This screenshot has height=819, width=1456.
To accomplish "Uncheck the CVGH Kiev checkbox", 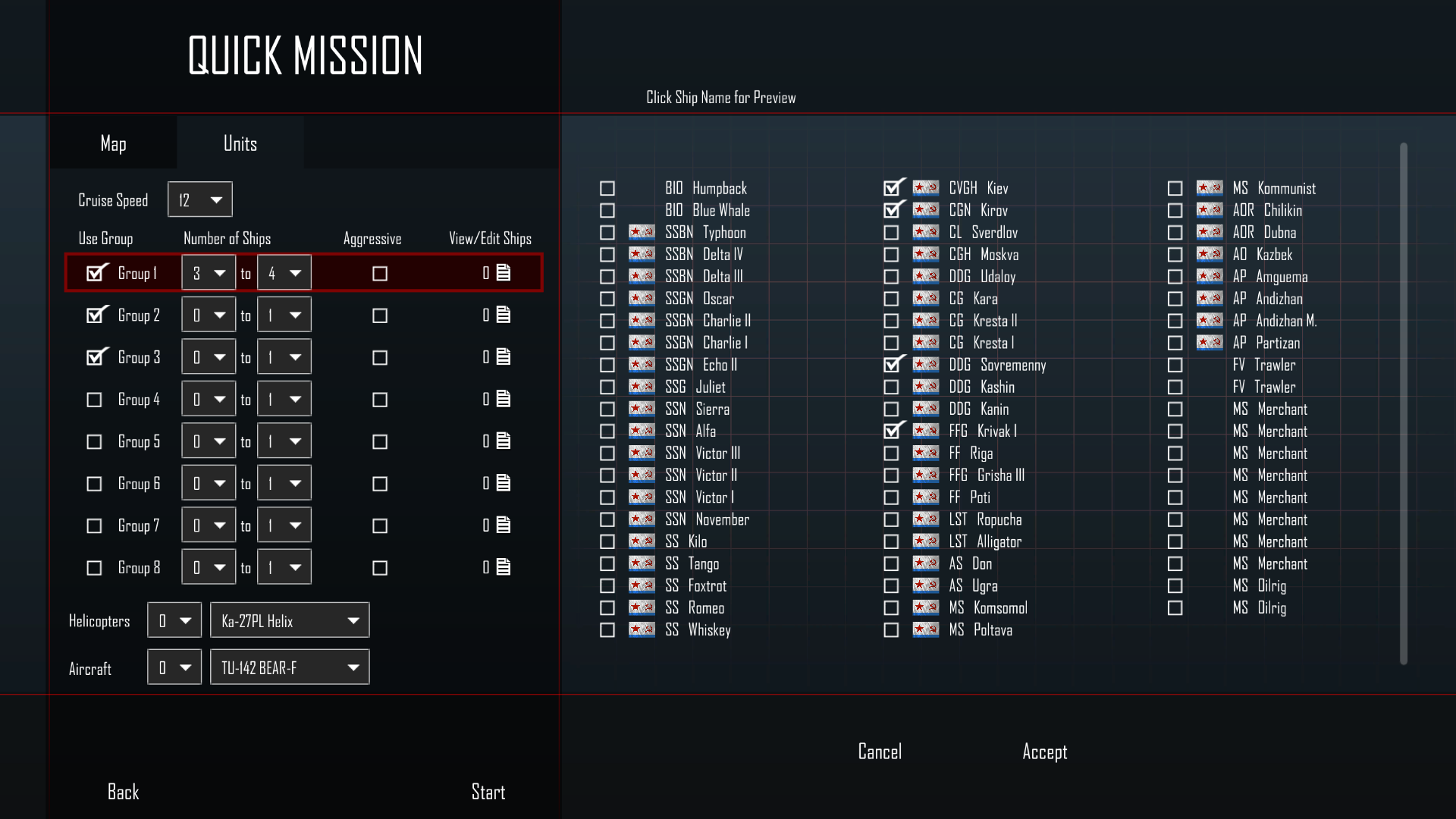I will click(892, 188).
